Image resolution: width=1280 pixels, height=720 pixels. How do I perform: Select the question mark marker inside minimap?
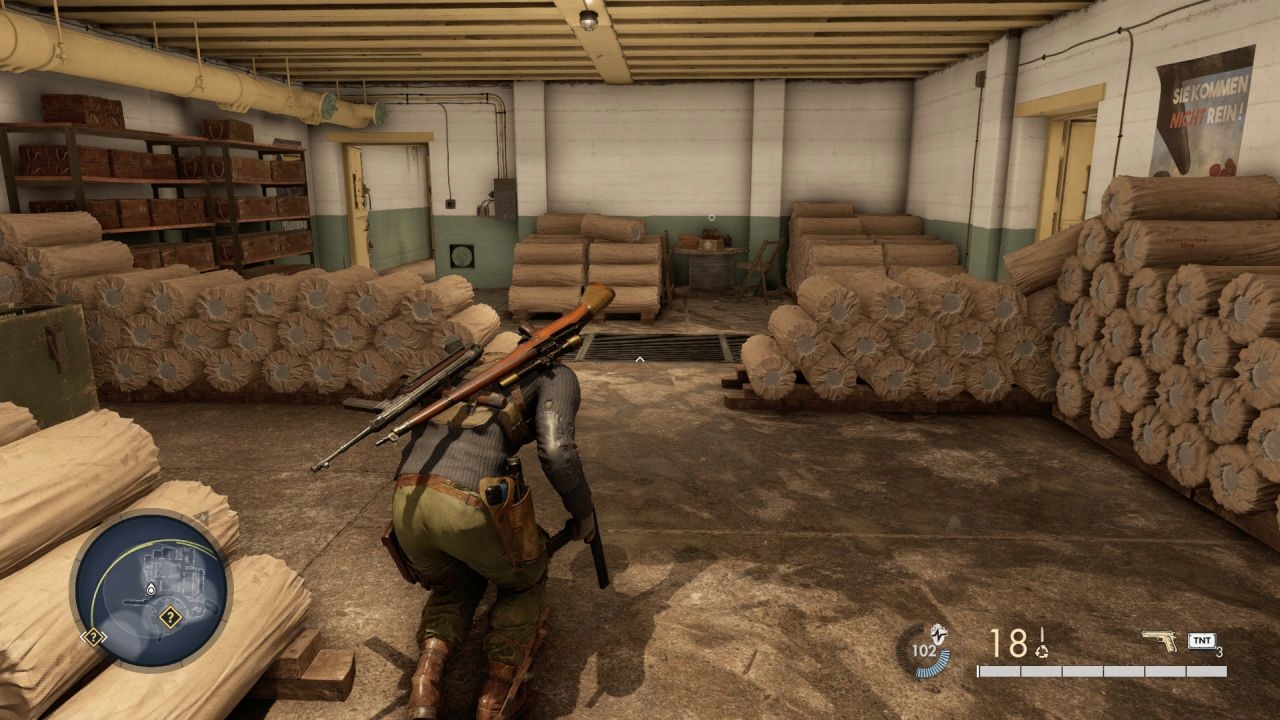tap(170, 617)
